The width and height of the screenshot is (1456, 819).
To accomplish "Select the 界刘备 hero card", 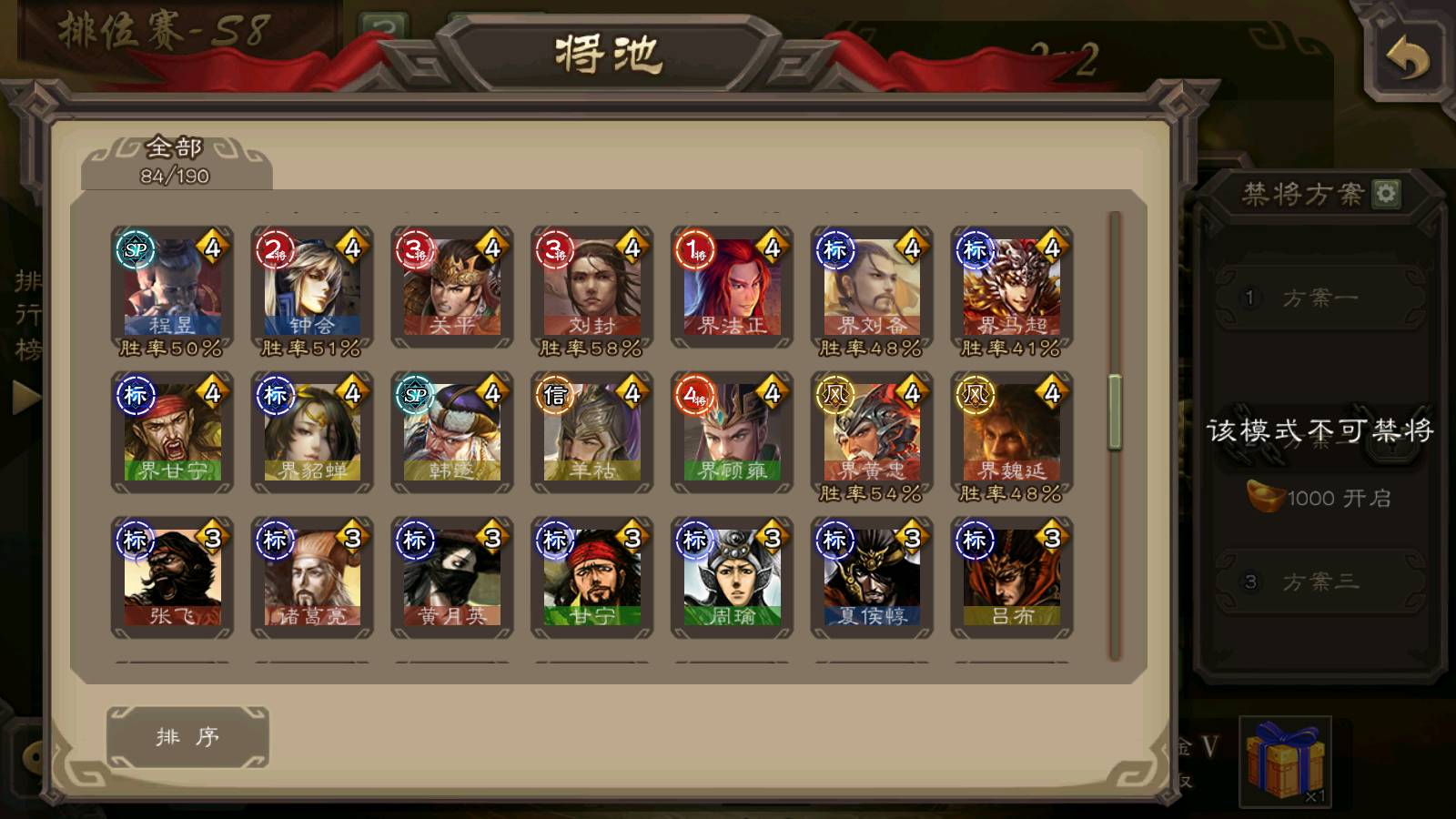I will [872, 288].
